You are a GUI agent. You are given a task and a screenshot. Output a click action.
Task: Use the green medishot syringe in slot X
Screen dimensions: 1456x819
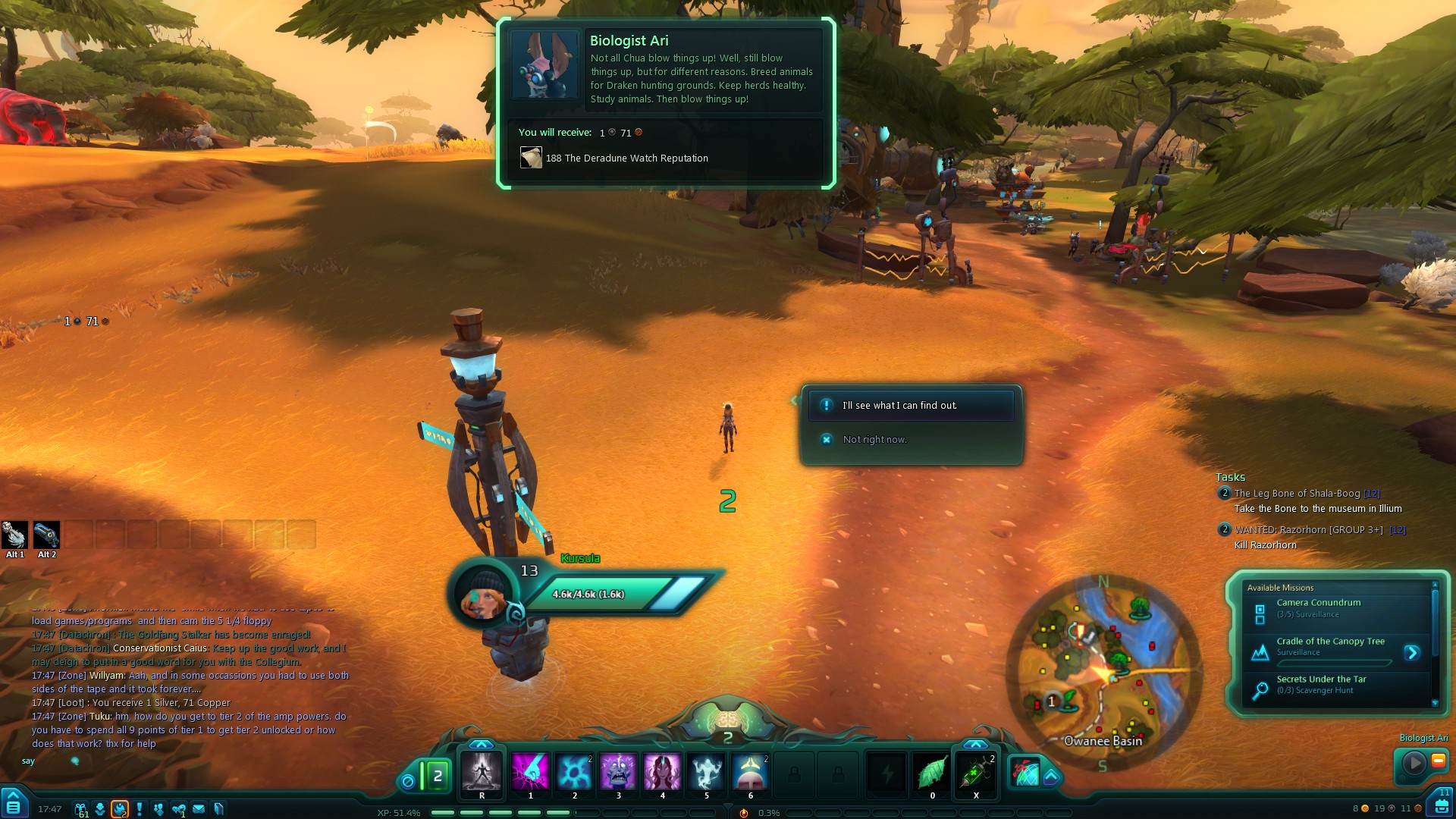pos(976,773)
